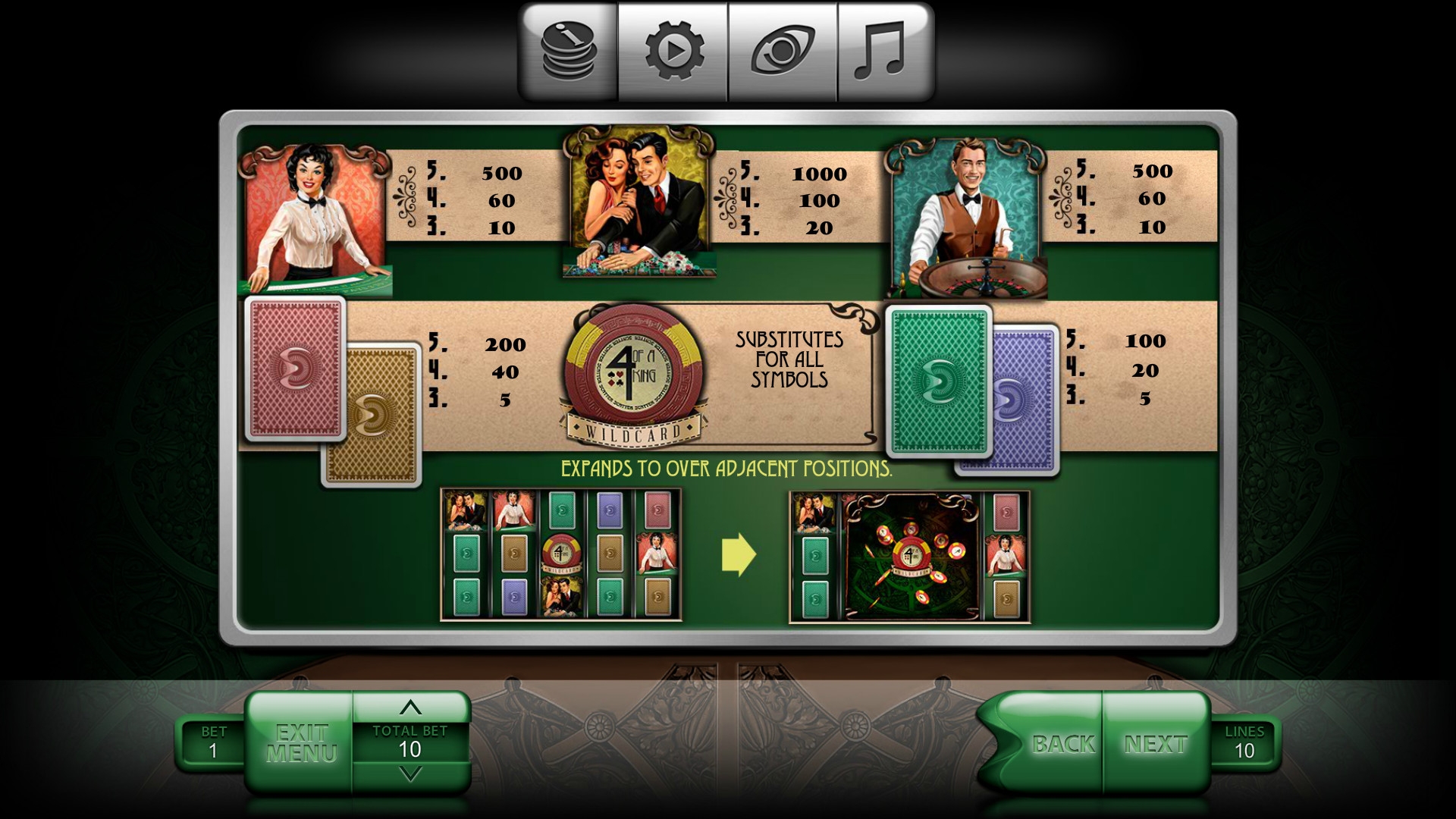Screen dimensions: 1456x819
Task: Open the paytable coin-stack info tab
Action: [570, 51]
